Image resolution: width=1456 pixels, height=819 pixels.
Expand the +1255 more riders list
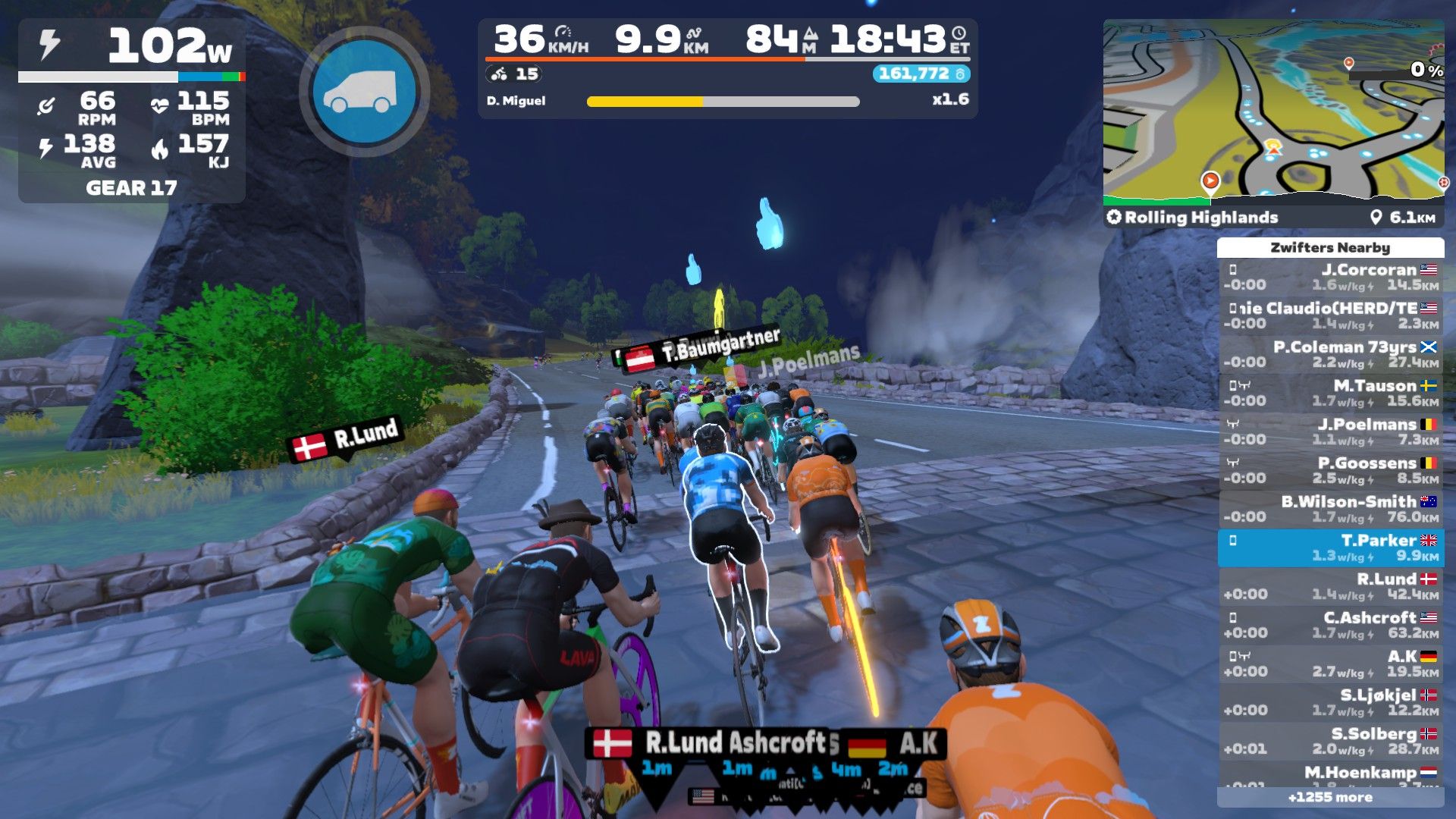(1330, 797)
